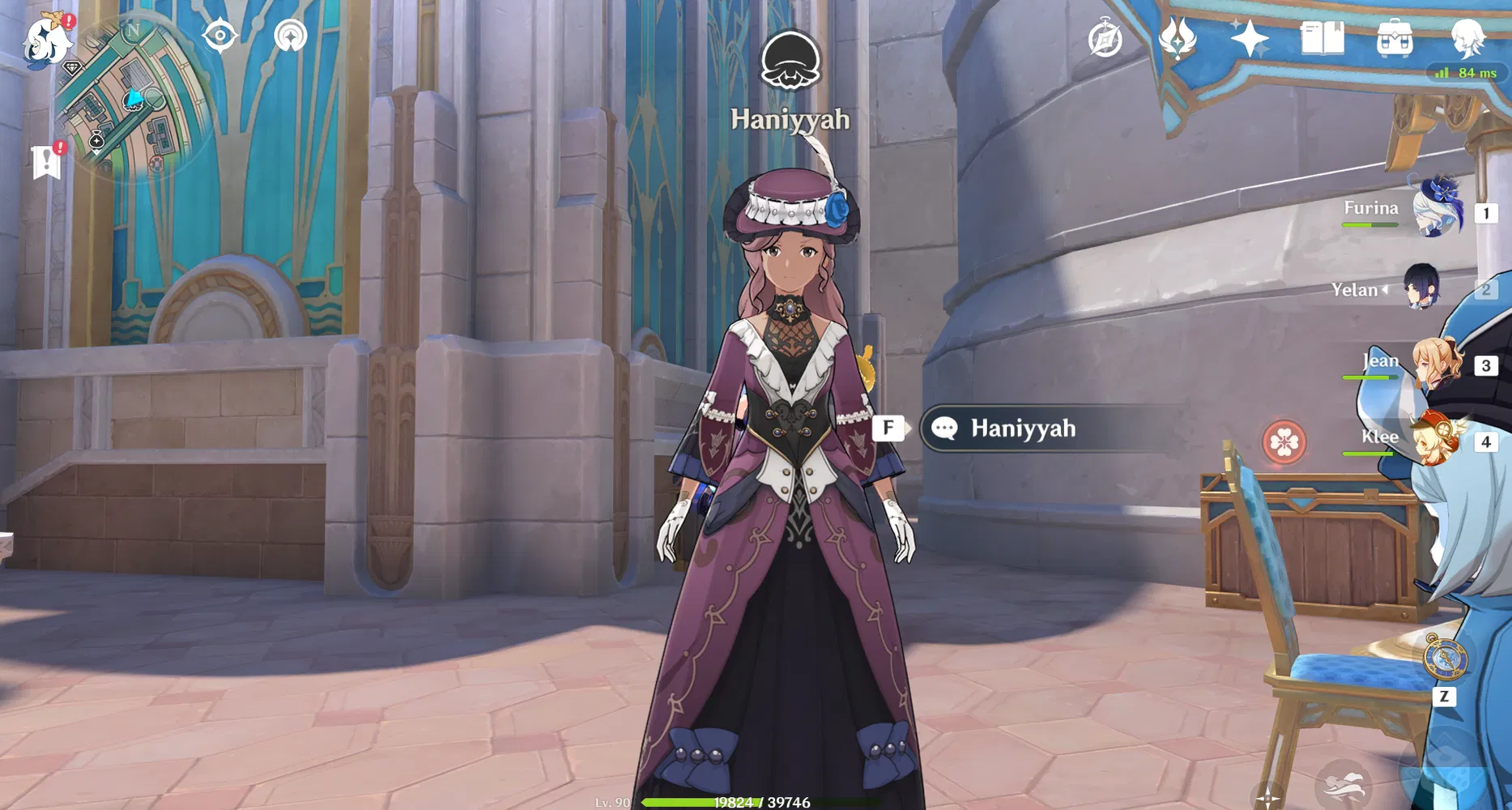The height and width of the screenshot is (810, 1512).
Task: Click the special quest compass icon
Action: pyautogui.click(x=1105, y=36)
